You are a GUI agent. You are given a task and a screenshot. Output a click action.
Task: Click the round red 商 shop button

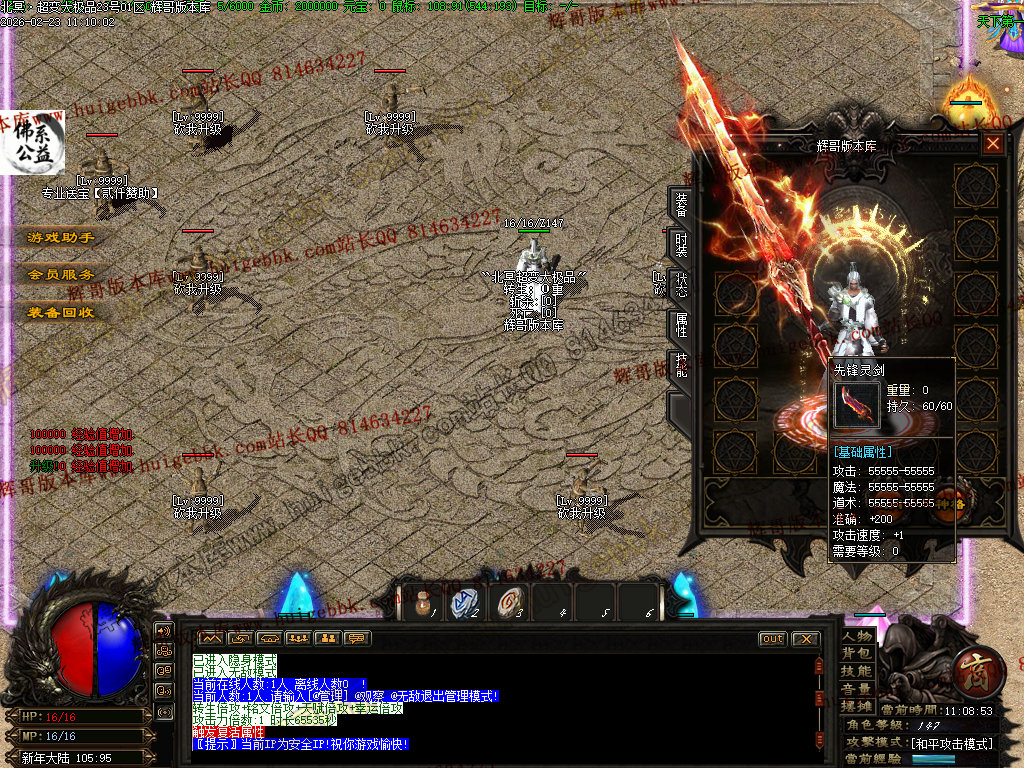pos(971,673)
